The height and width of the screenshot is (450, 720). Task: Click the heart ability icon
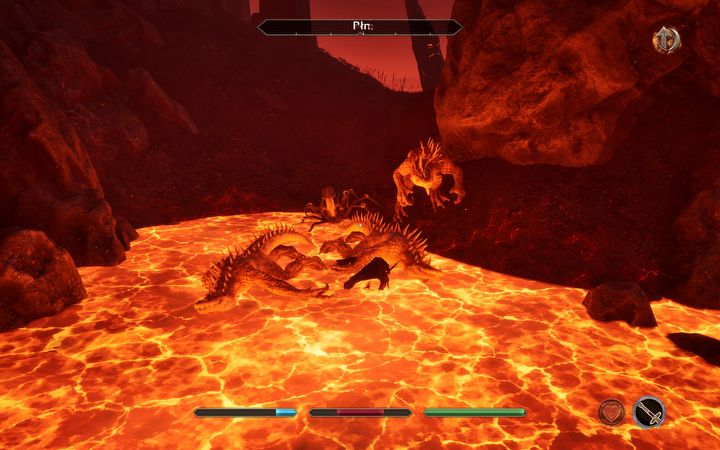click(611, 411)
